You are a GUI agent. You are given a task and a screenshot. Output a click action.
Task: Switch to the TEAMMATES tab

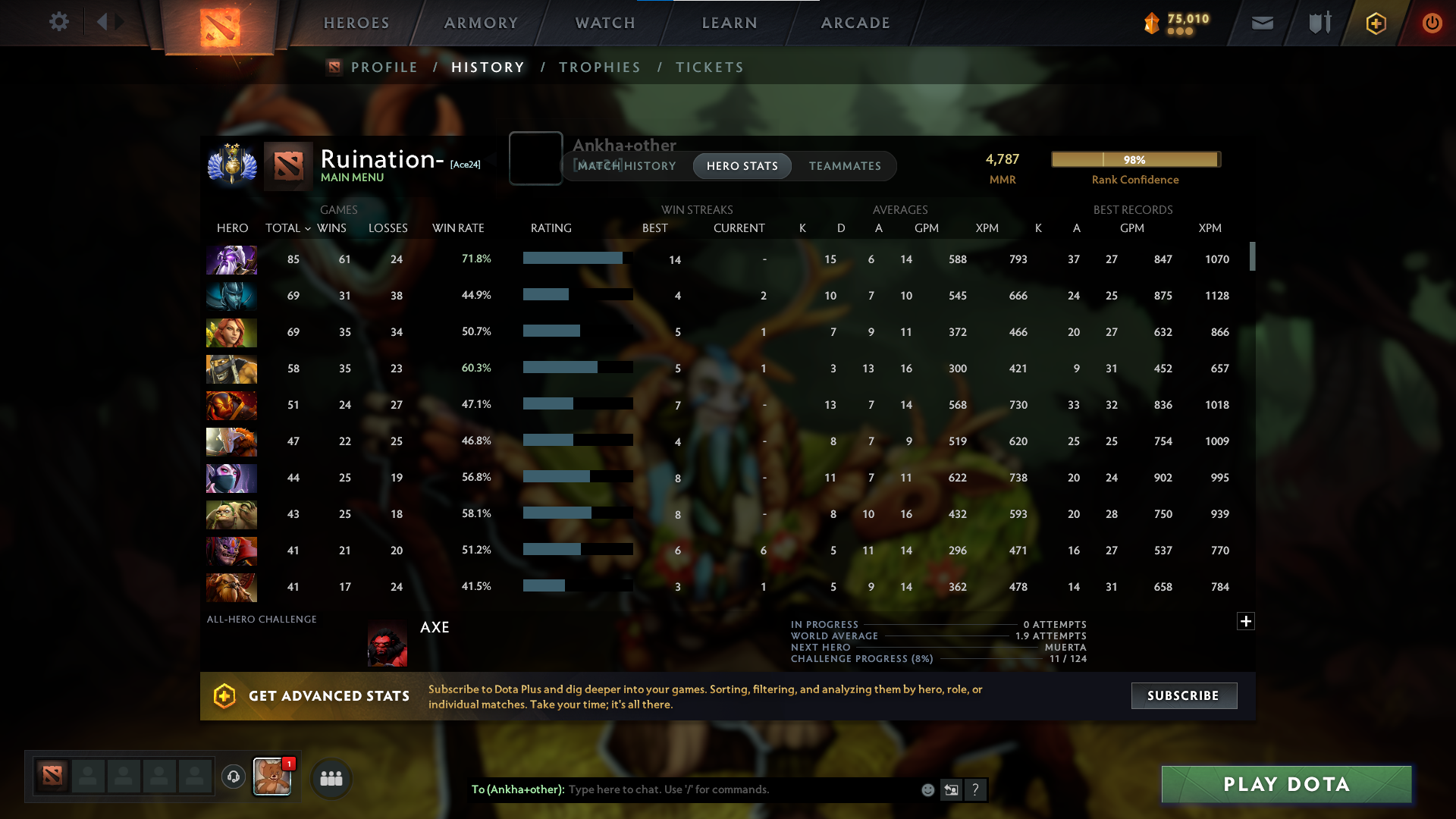point(845,166)
